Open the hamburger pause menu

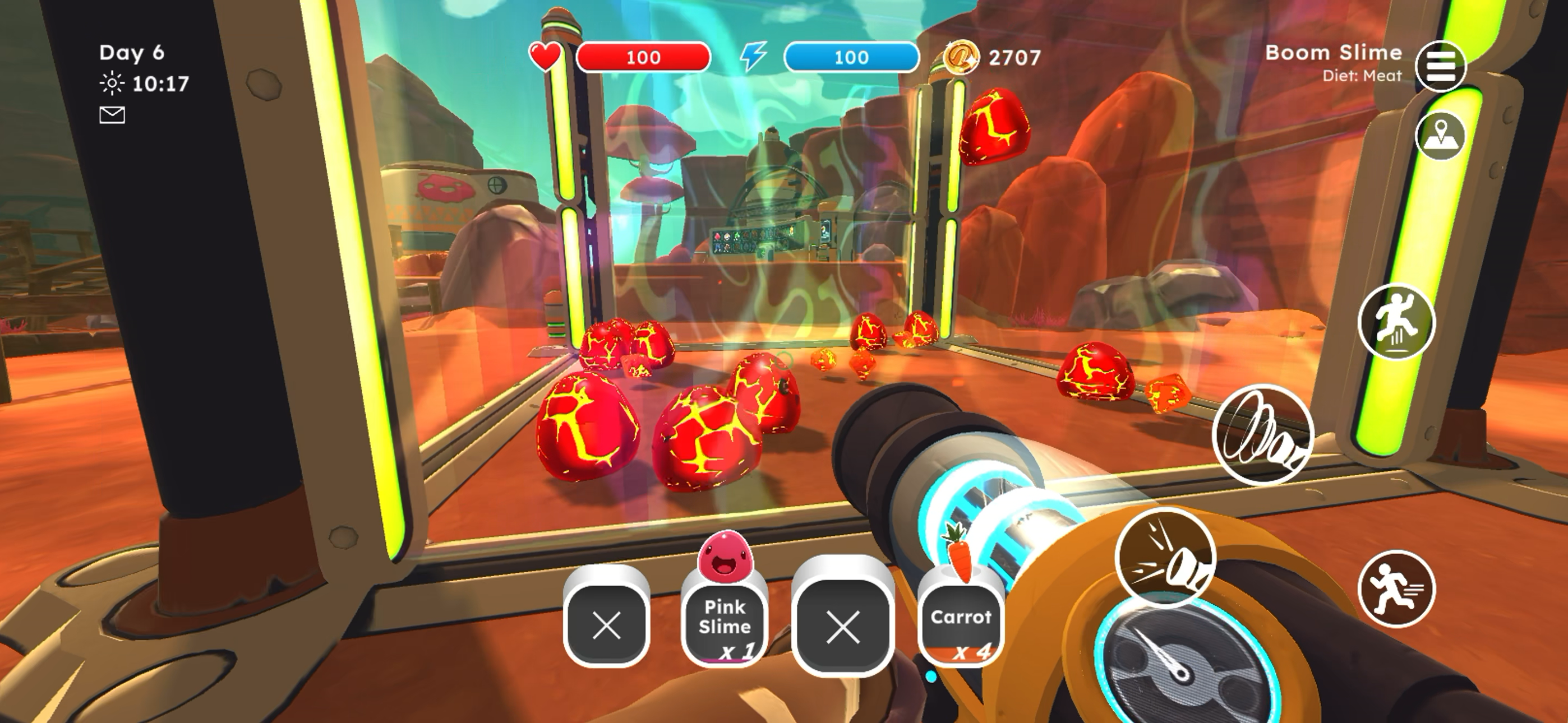(1440, 66)
